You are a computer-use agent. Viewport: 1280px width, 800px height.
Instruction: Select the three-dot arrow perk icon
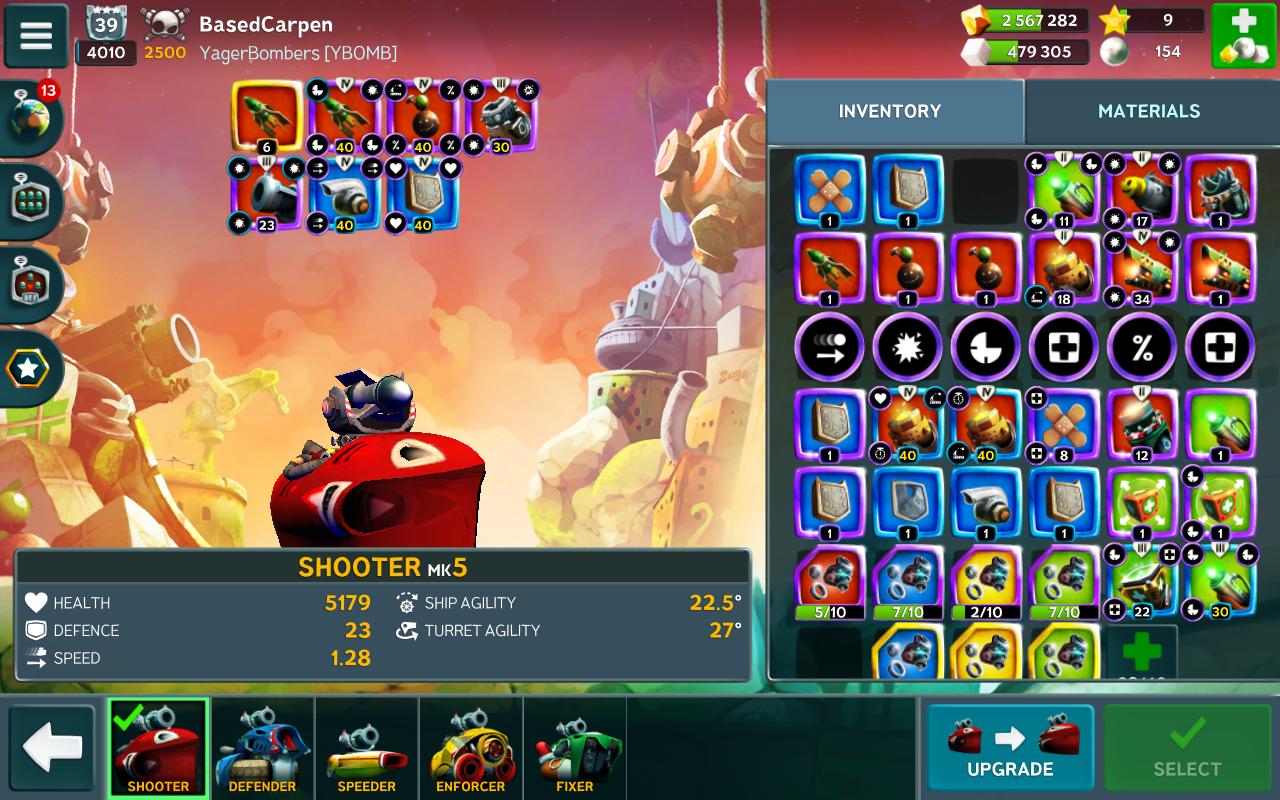(x=829, y=348)
